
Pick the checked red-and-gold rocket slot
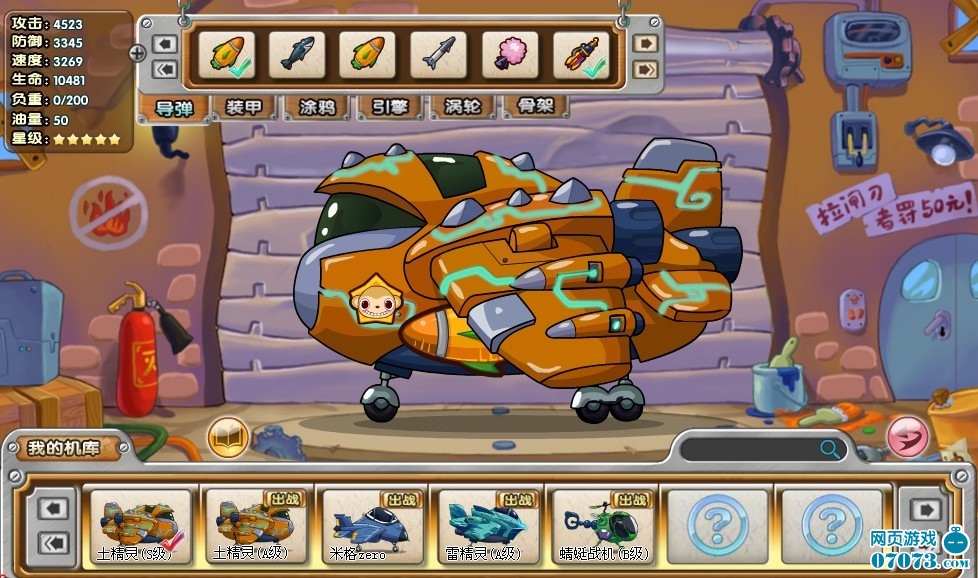582,54
